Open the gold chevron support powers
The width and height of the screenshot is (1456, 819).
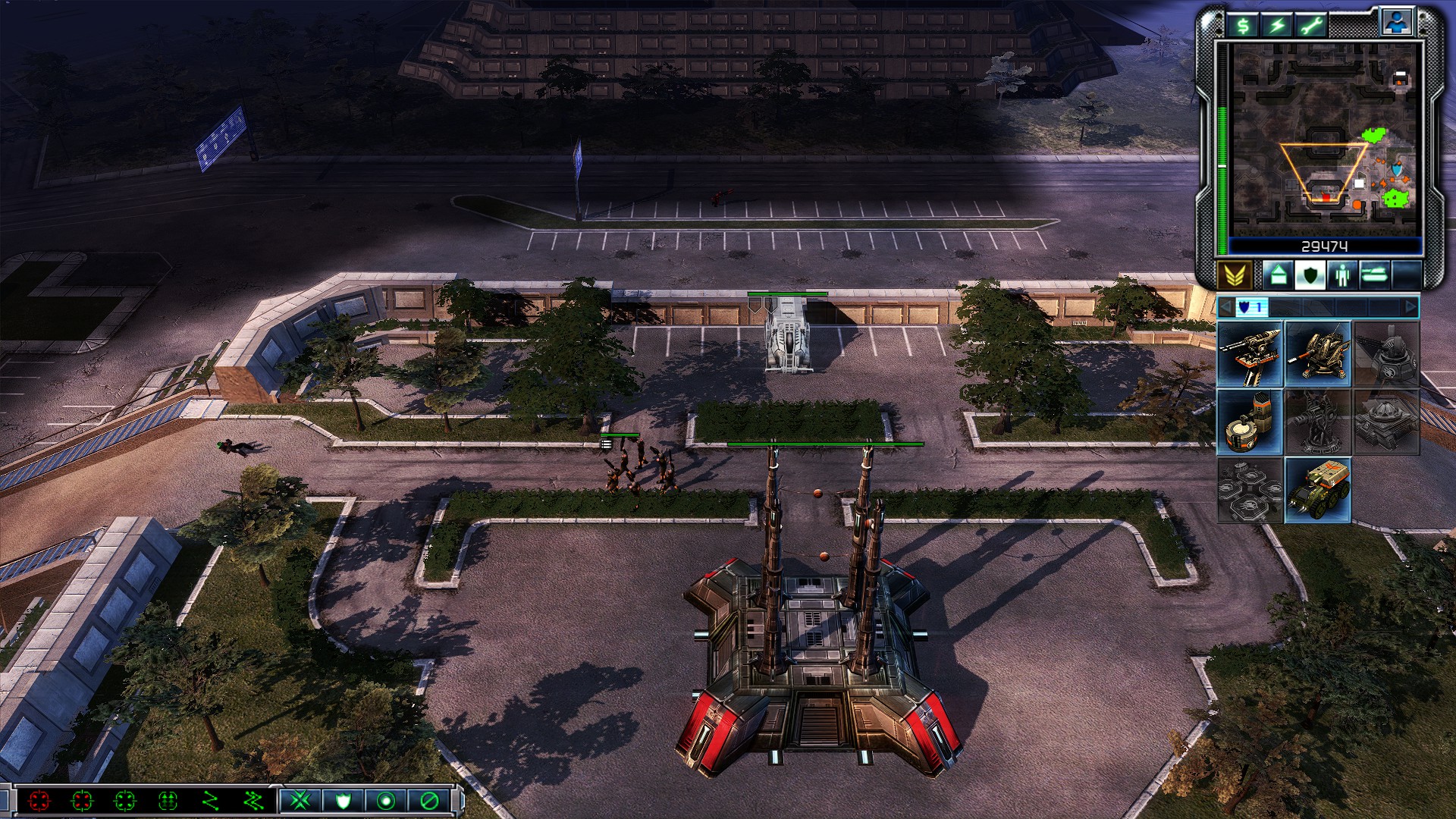pos(1234,275)
